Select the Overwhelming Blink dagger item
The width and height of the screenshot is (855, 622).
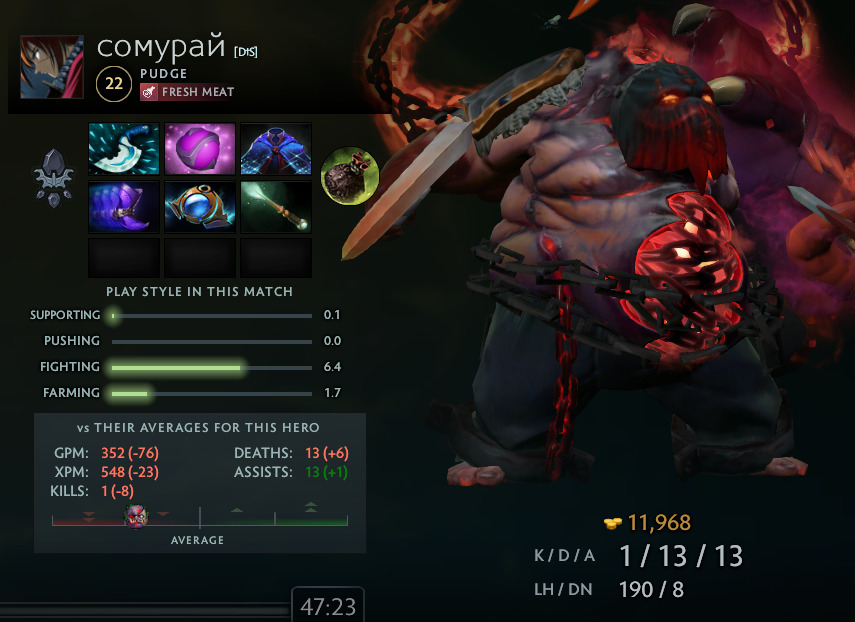coord(124,149)
